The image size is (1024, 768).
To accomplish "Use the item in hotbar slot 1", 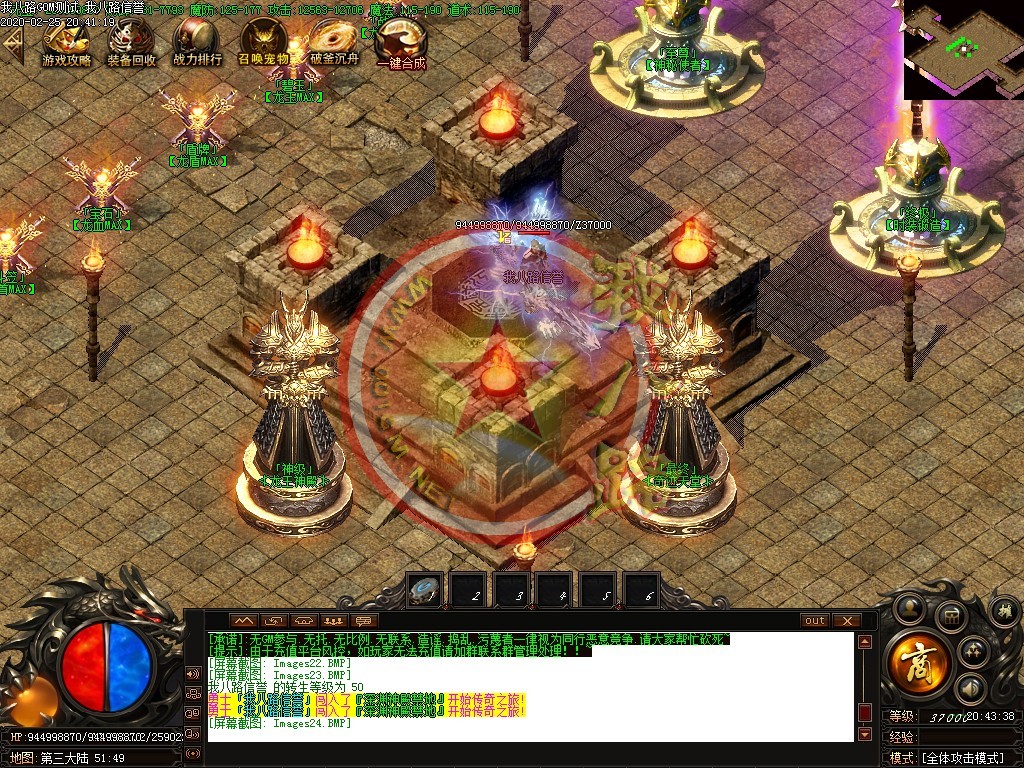I will 423,590.
